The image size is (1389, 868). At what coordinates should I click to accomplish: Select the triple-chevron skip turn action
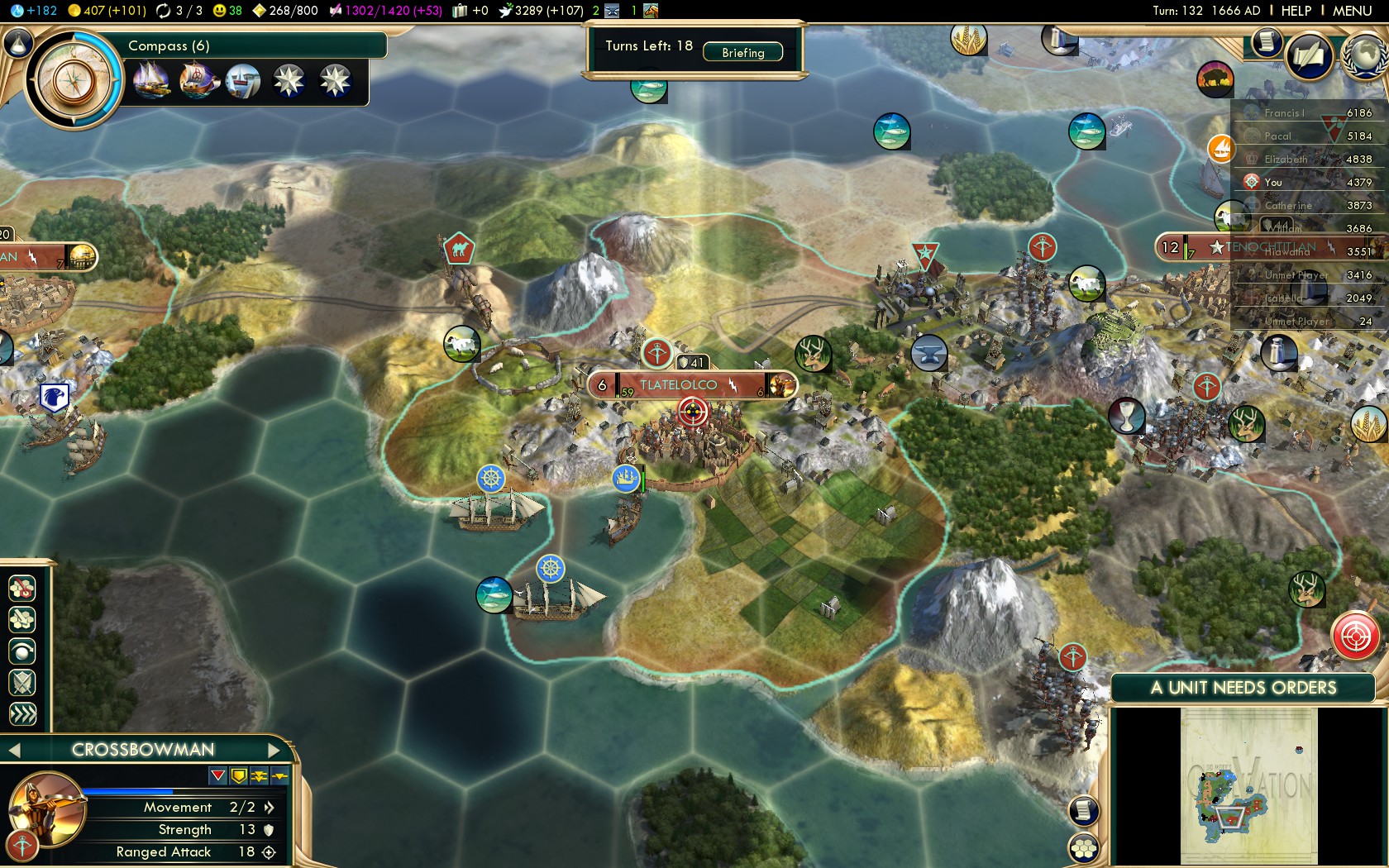click(22, 713)
